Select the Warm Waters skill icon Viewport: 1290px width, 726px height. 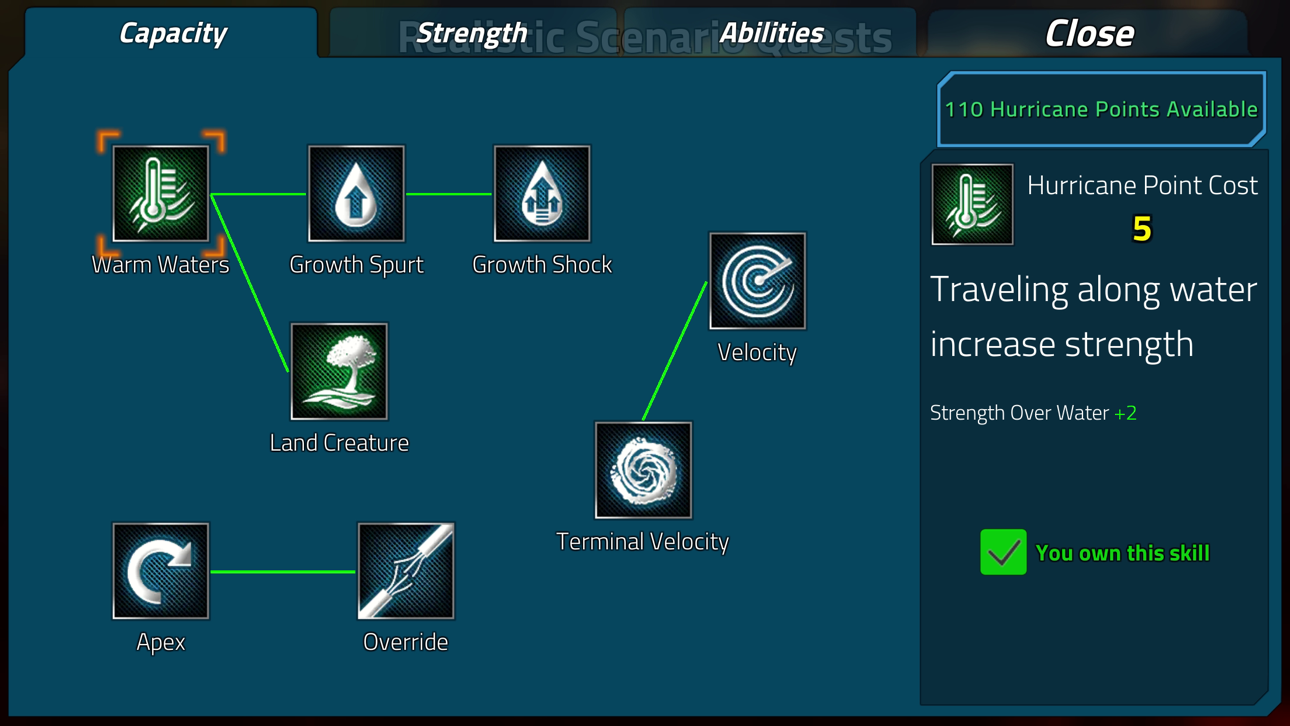pos(160,193)
